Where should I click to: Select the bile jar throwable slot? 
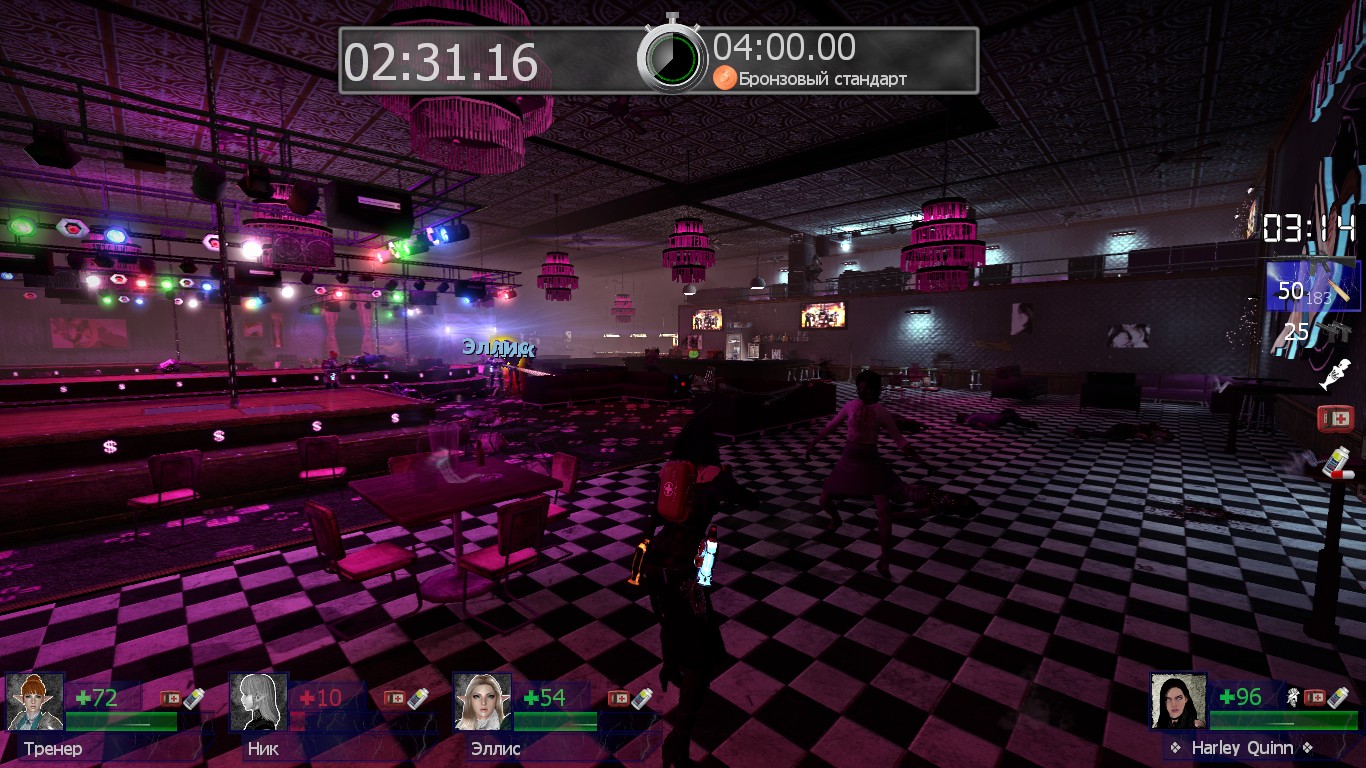1335,374
